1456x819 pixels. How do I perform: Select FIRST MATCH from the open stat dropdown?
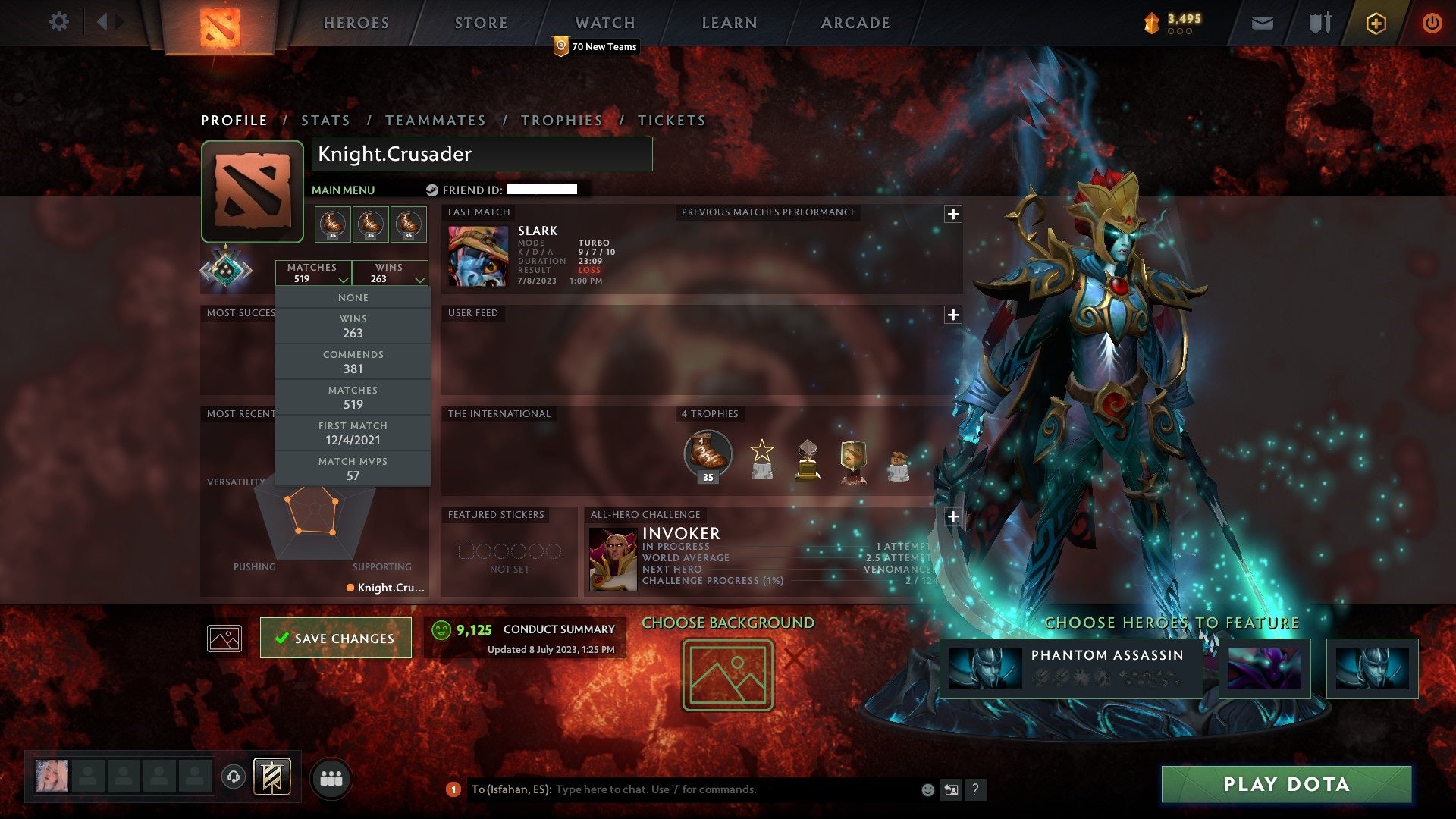pyautogui.click(x=353, y=433)
